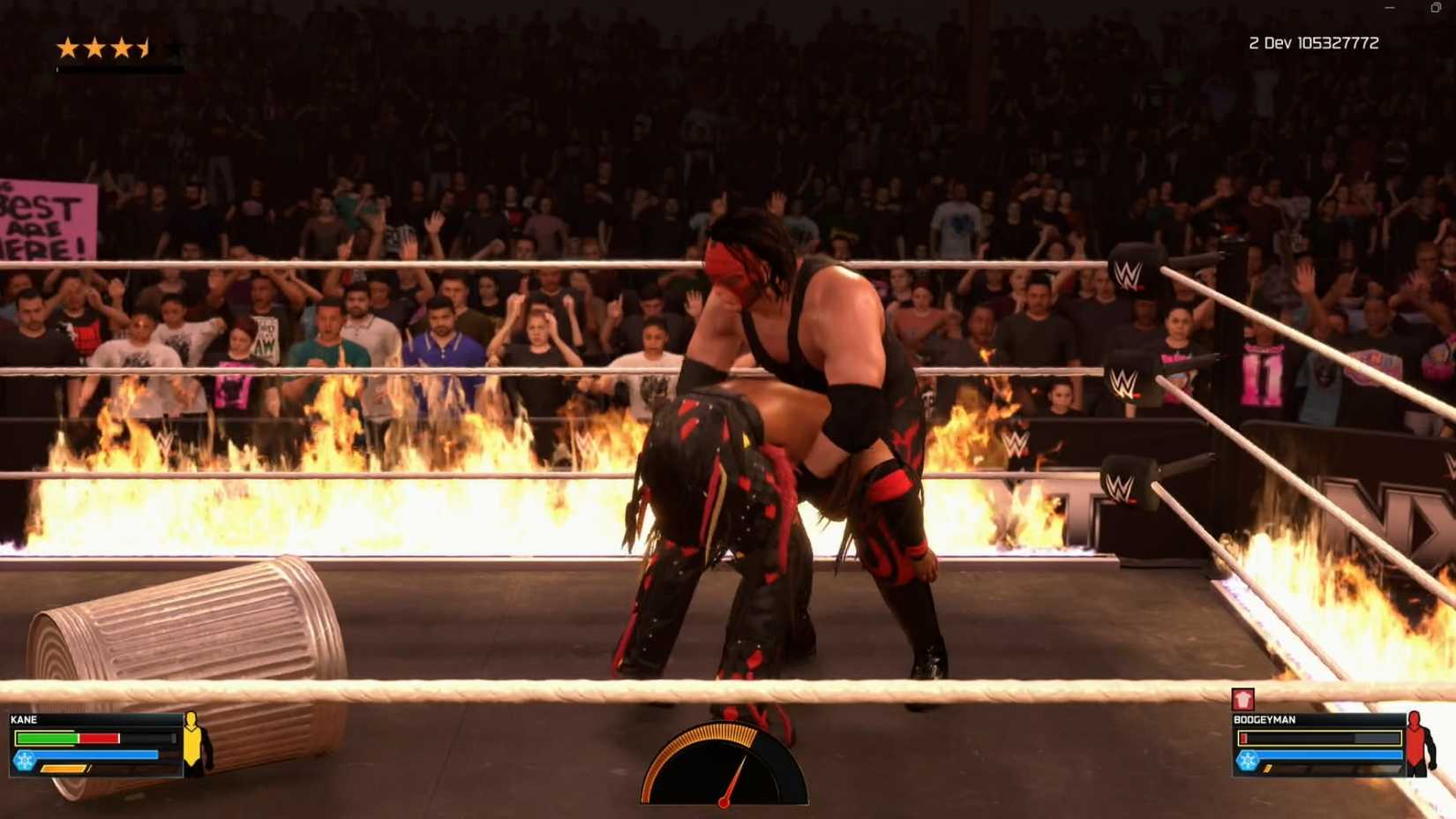
Task: Select the KANE name label
Action: [23, 718]
